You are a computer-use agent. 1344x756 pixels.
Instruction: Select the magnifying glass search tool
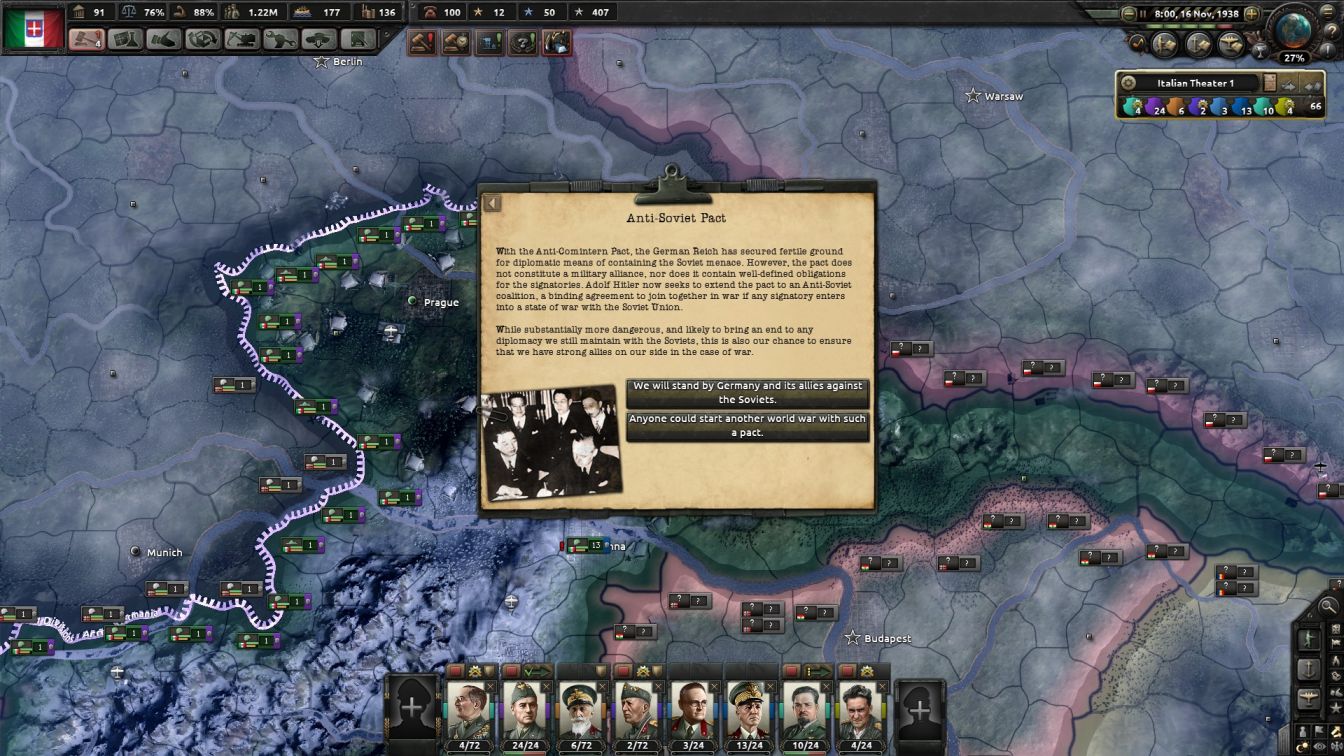click(x=1328, y=605)
